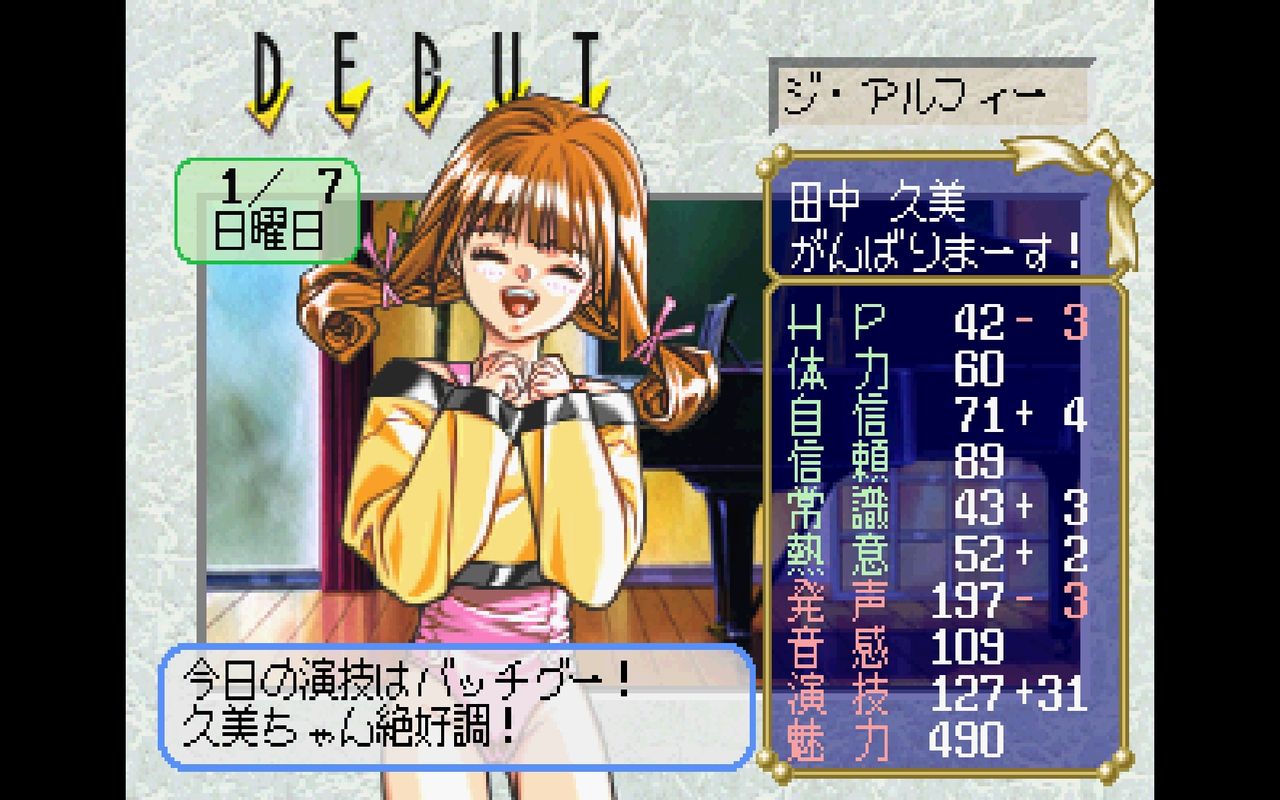
Task: Click the 演技 +31 bonus value
Action: coord(1055,690)
